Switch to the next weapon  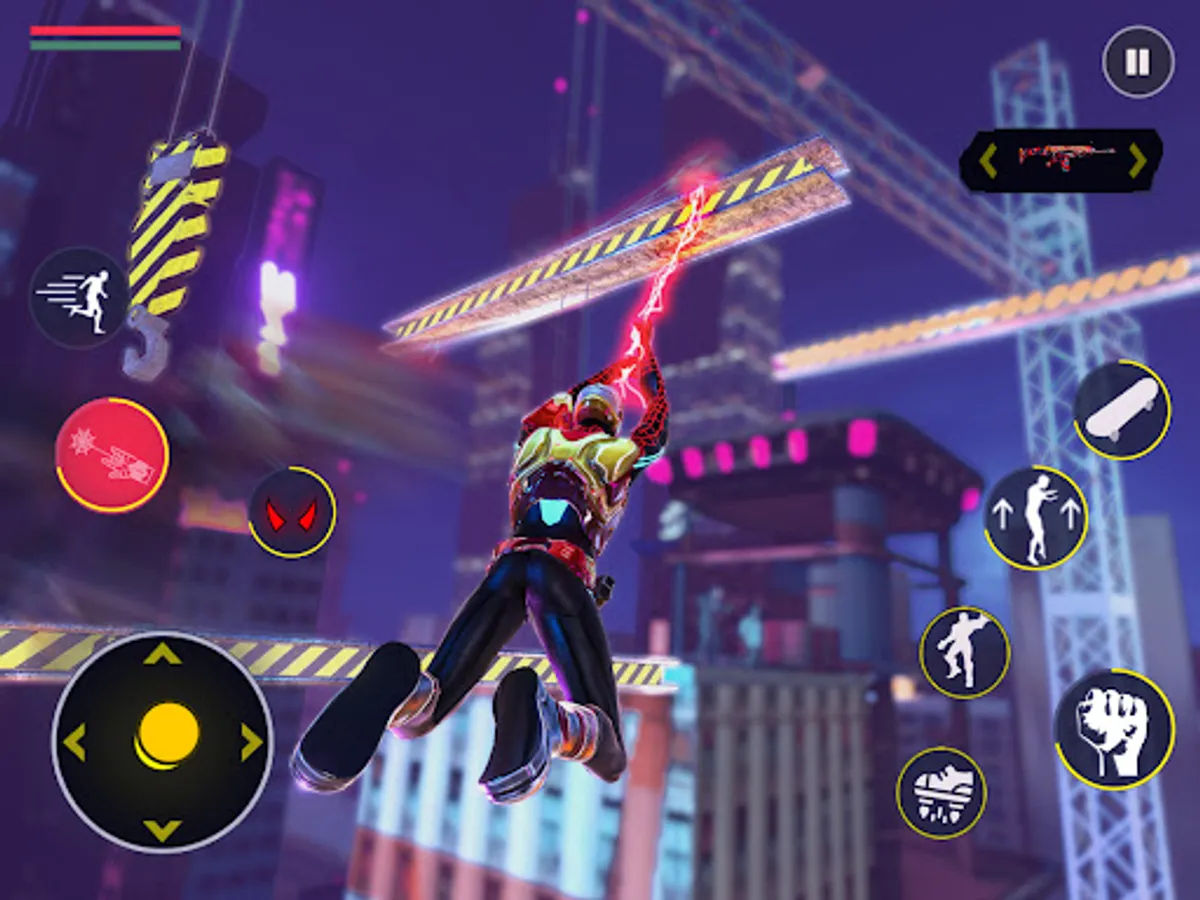(x=1137, y=160)
